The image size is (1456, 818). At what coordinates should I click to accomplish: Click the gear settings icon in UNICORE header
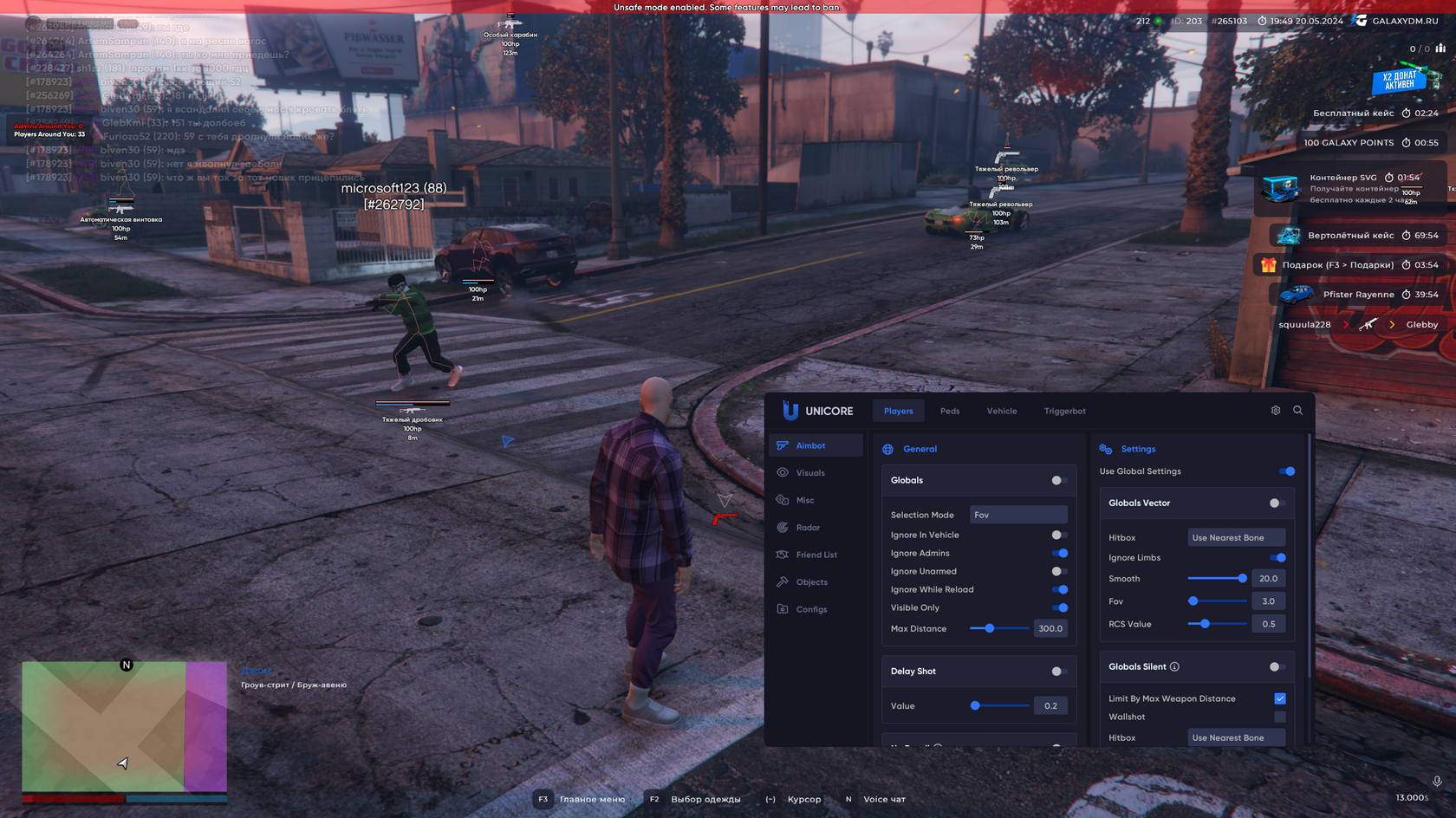(1276, 411)
